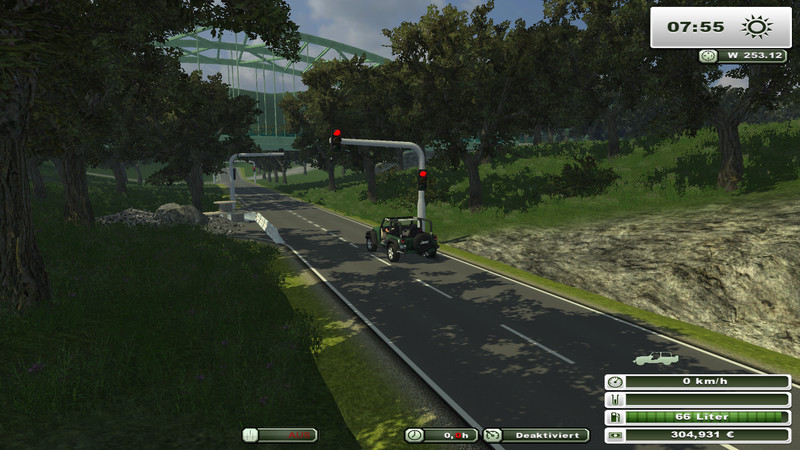Click the fuel pump icon
Image resolution: width=800 pixels, height=450 pixels.
click(615, 417)
